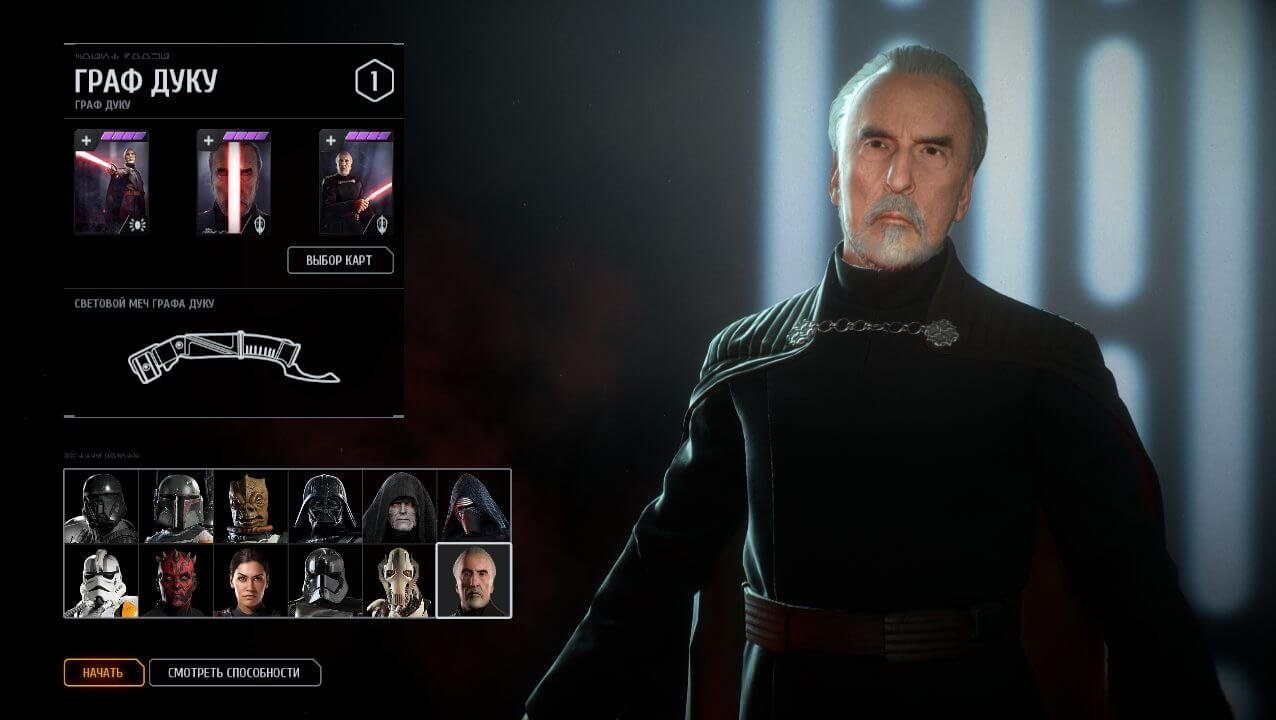Screen dimensions: 1276x720
Task: Choose Captain Phasma's chrome helmet portrait
Action: coord(325,581)
